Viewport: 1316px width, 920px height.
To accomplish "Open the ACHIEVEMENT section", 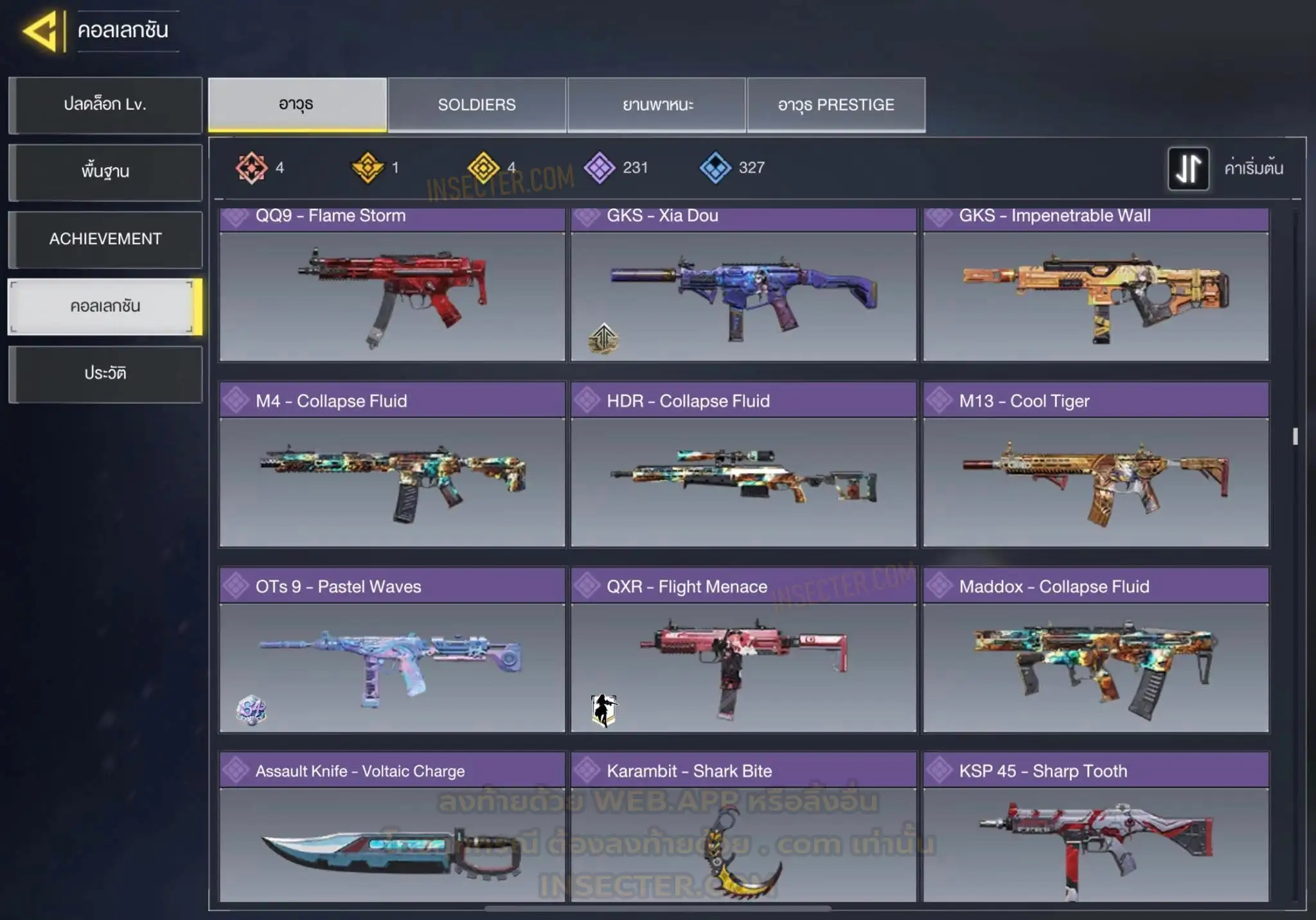I will (x=105, y=239).
